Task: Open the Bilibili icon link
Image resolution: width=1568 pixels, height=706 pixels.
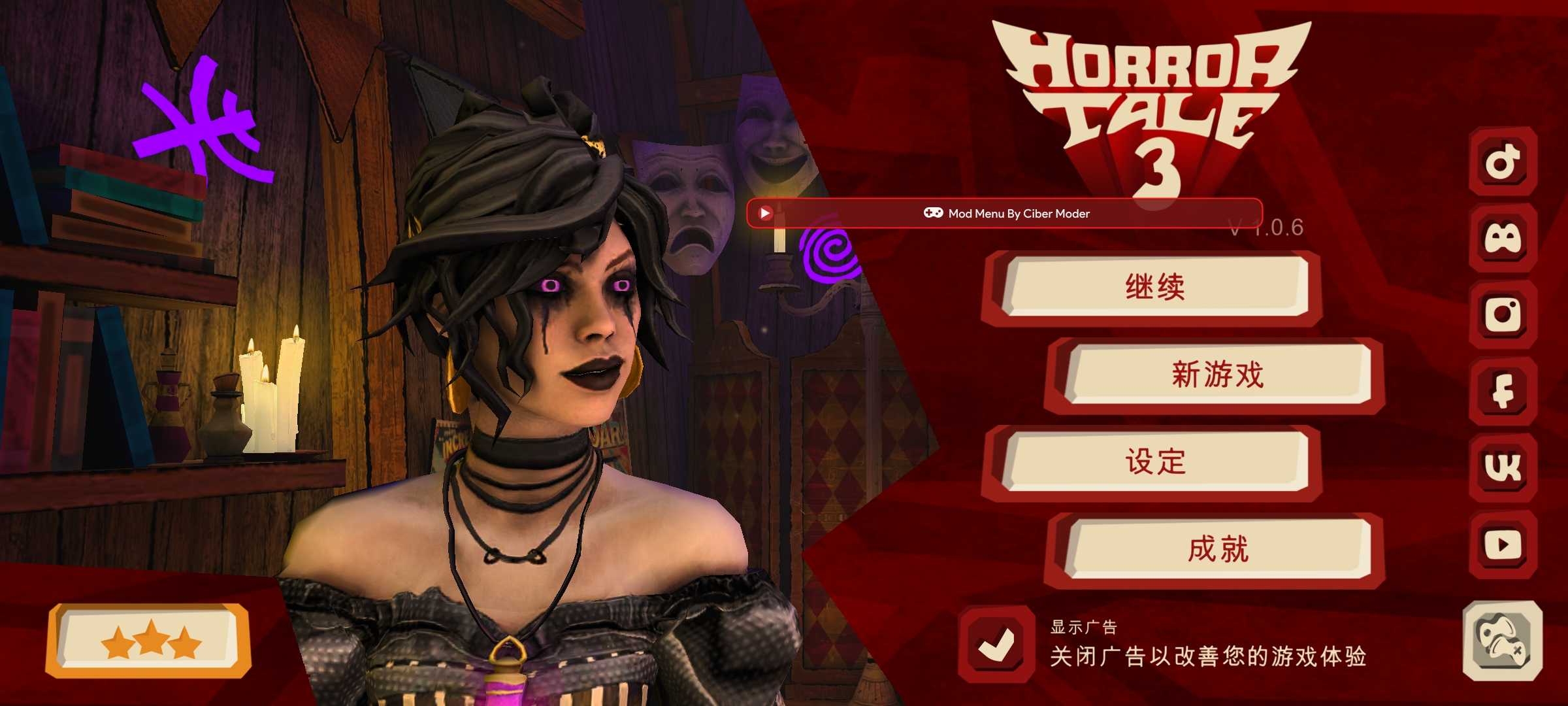Action: (1503, 238)
